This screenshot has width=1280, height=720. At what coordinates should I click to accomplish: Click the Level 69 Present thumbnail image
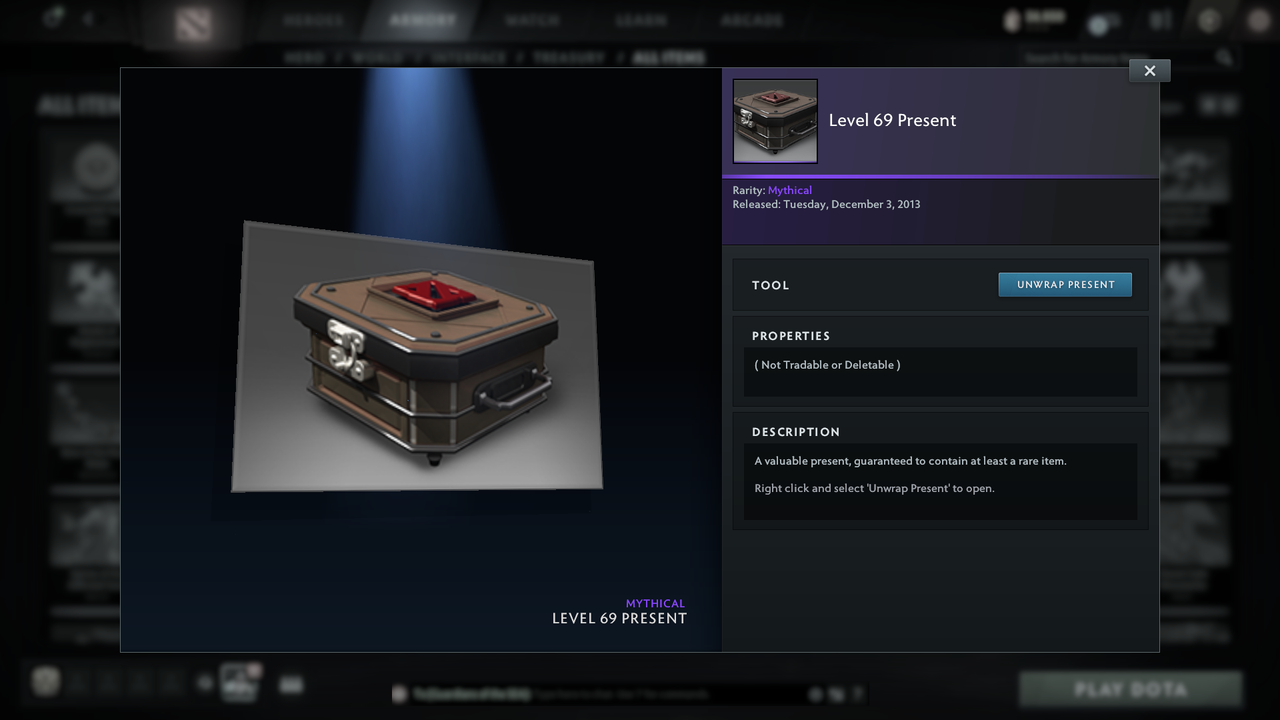point(775,120)
